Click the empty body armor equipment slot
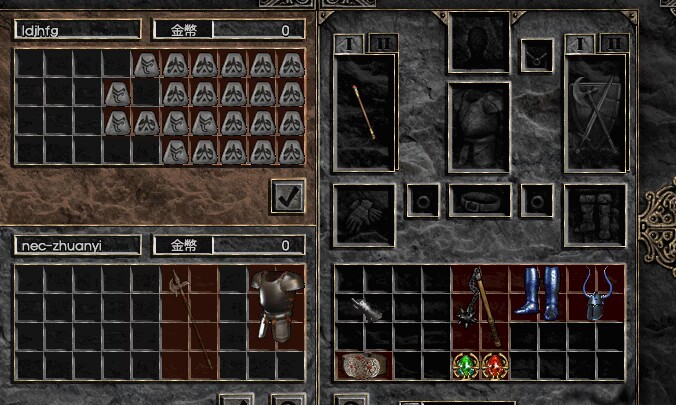Image resolution: width=676 pixels, height=405 pixels. 479,127
